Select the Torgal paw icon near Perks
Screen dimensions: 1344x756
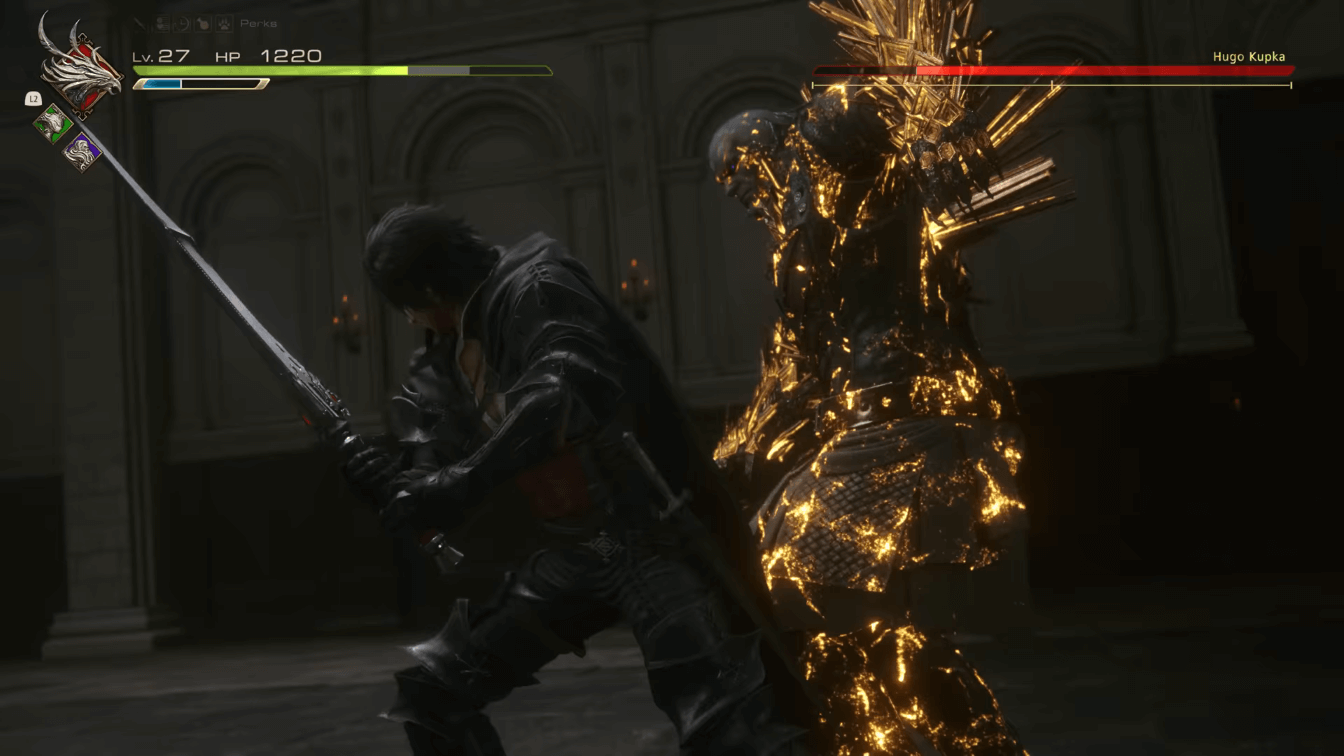pos(222,24)
